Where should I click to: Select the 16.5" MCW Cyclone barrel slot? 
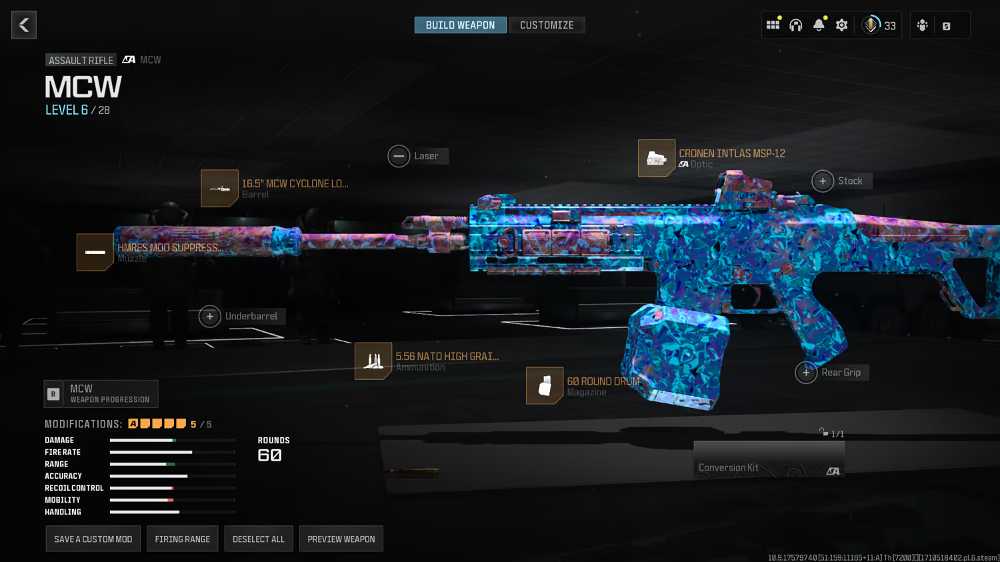pyautogui.click(x=220, y=188)
